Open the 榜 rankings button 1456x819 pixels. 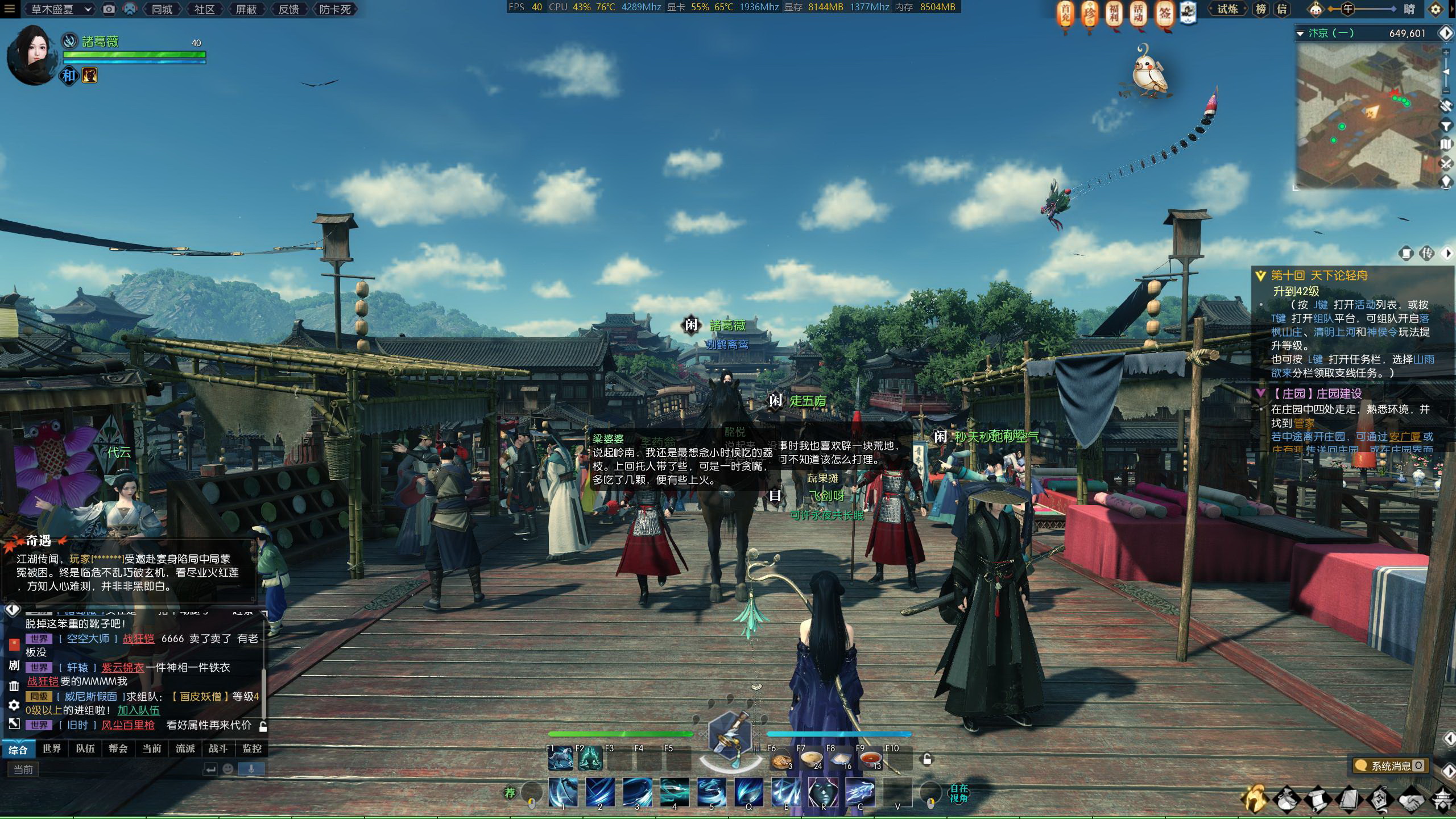1261,9
